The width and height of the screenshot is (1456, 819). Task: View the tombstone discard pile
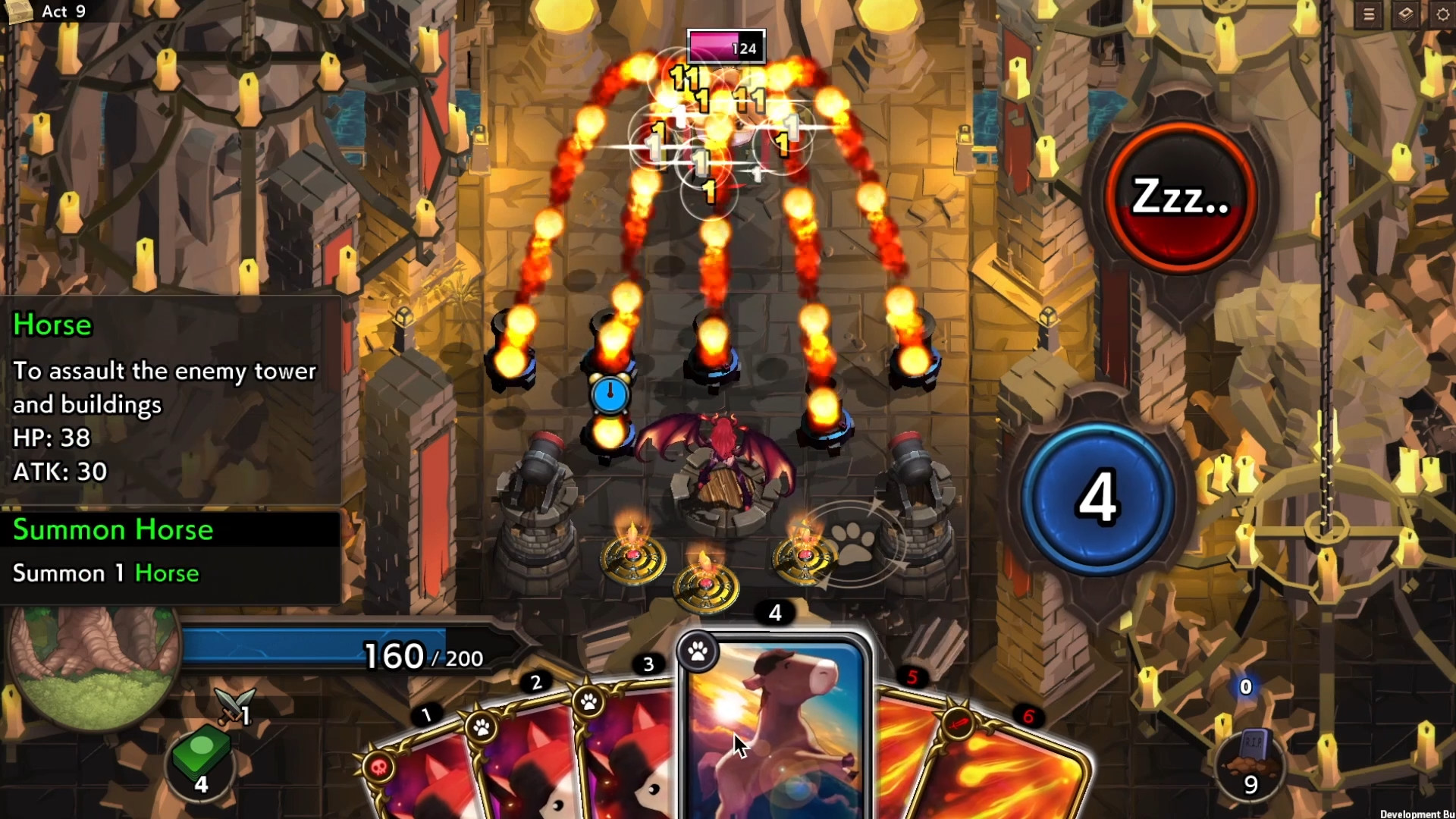click(1251, 762)
